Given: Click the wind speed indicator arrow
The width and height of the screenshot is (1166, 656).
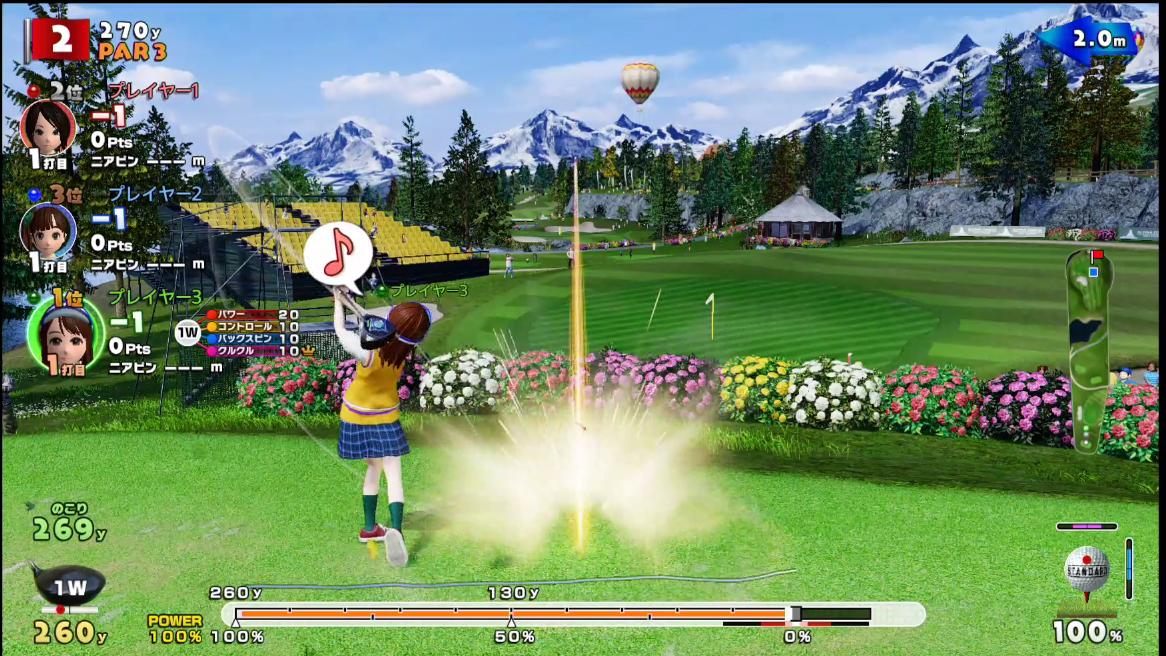Looking at the screenshot, I should (x=1090, y=40).
